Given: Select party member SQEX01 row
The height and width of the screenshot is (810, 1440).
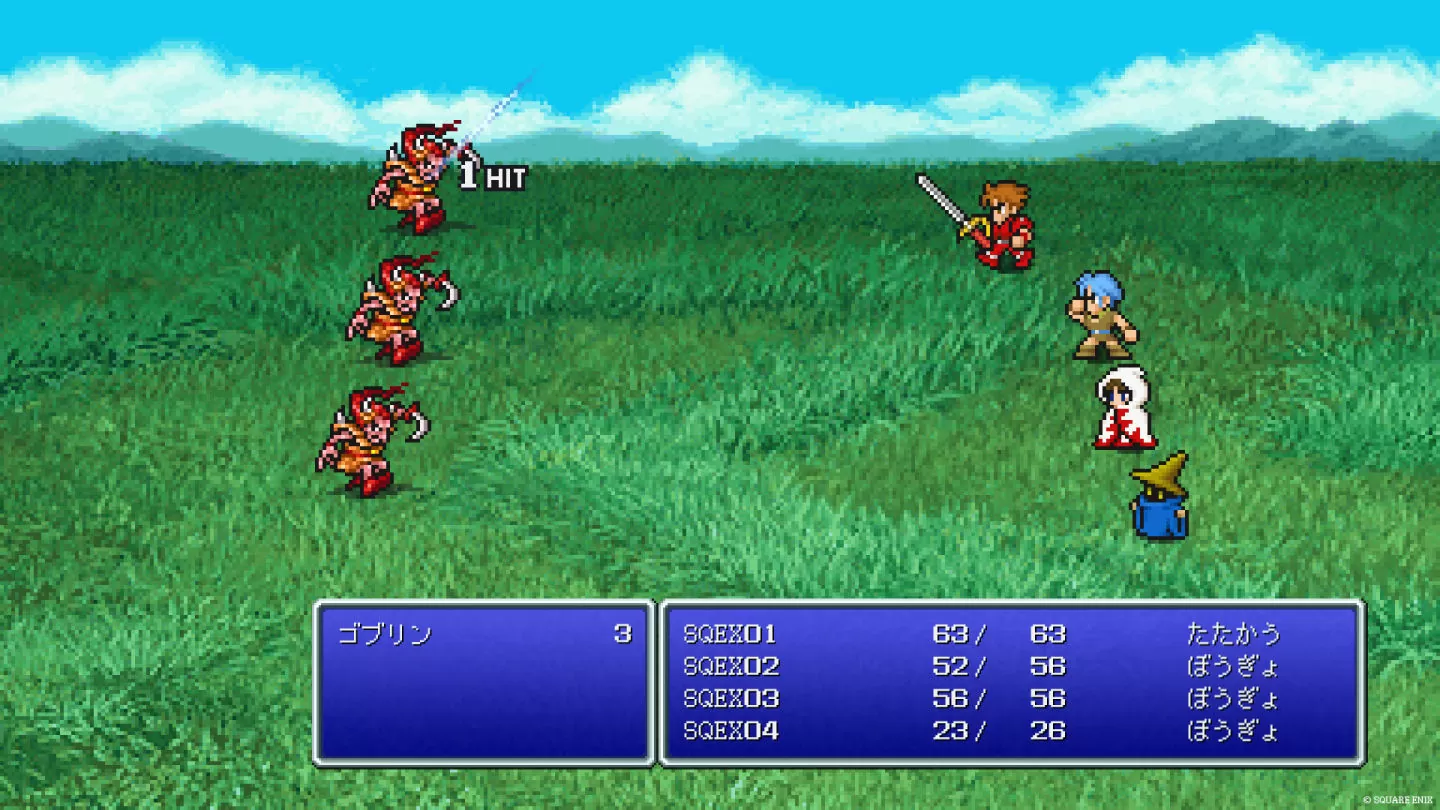Looking at the screenshot, I should [x=730, y=634].
